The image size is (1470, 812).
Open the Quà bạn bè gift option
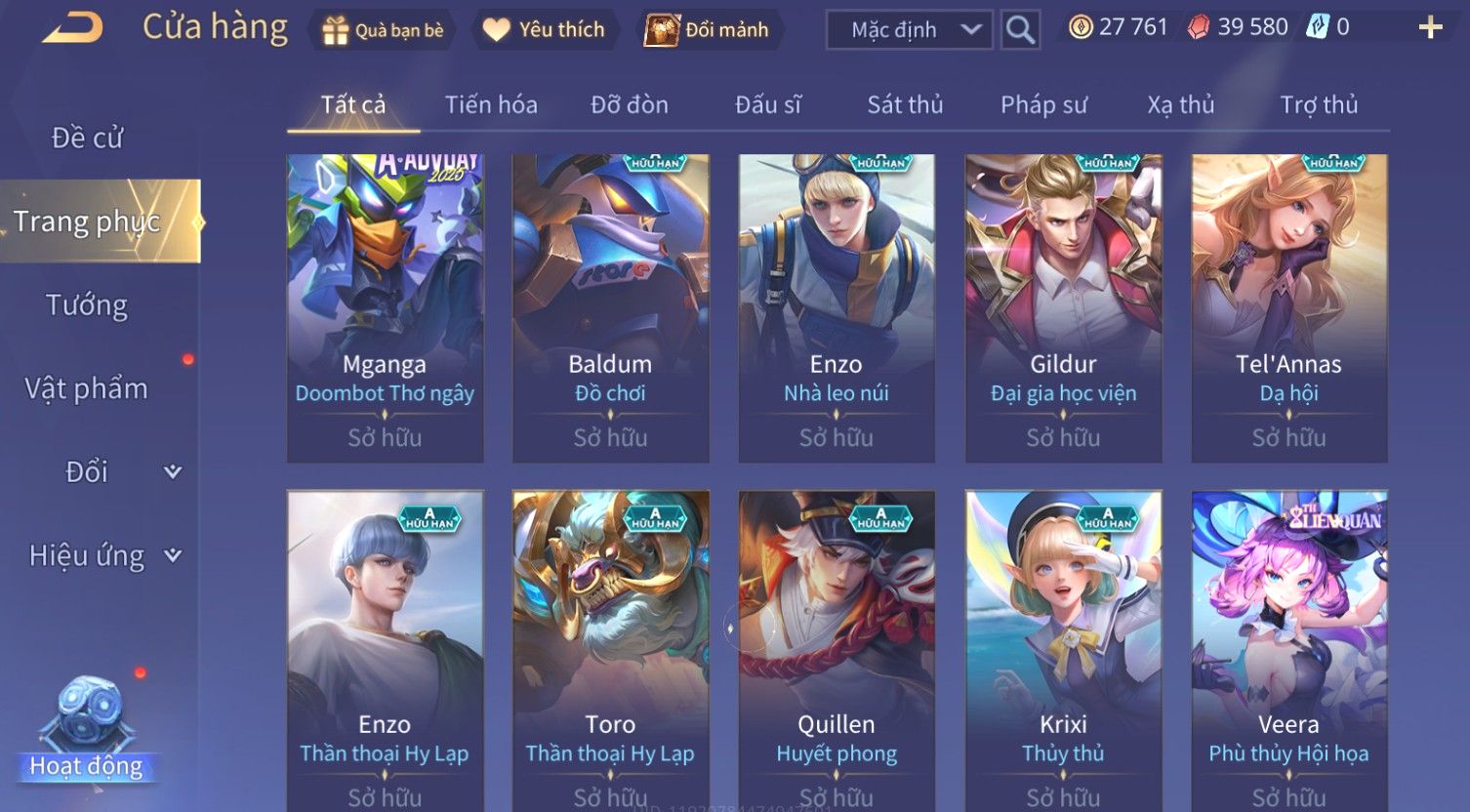pyautogui.click(x=383, y=30)
